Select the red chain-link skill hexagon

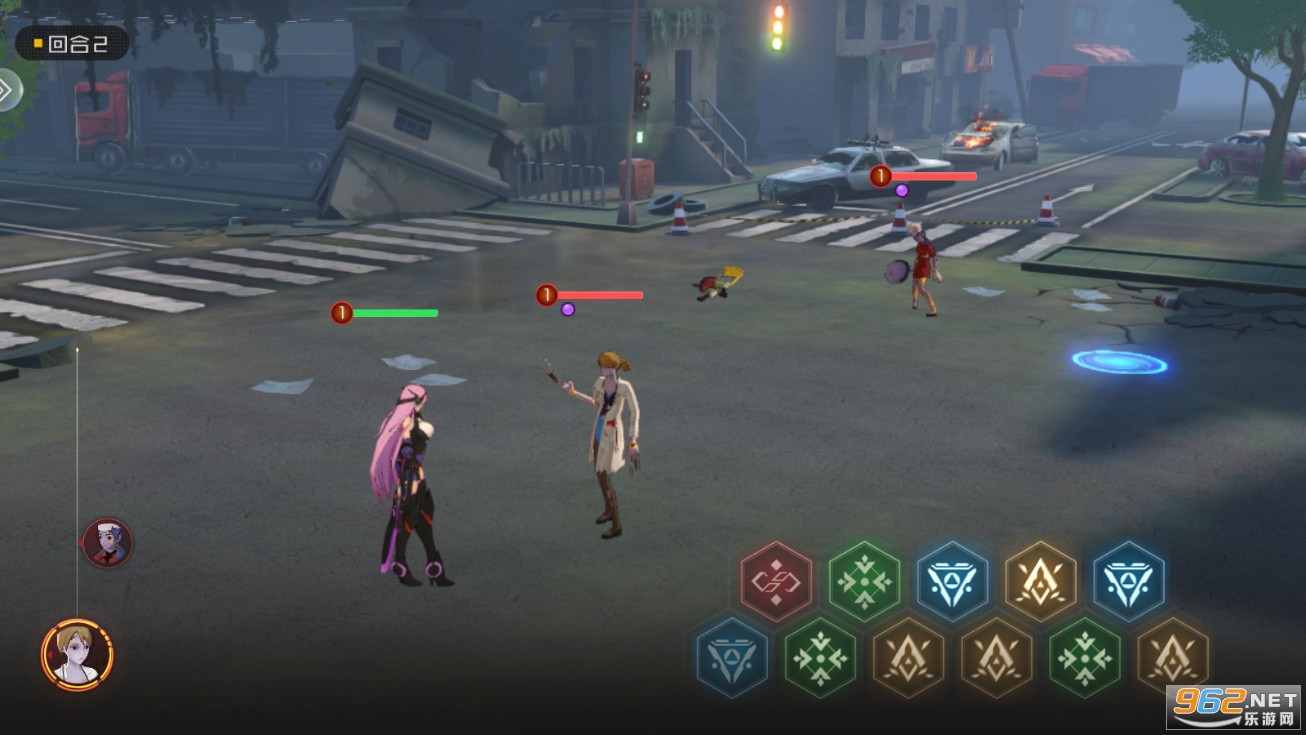pos(776,581)
